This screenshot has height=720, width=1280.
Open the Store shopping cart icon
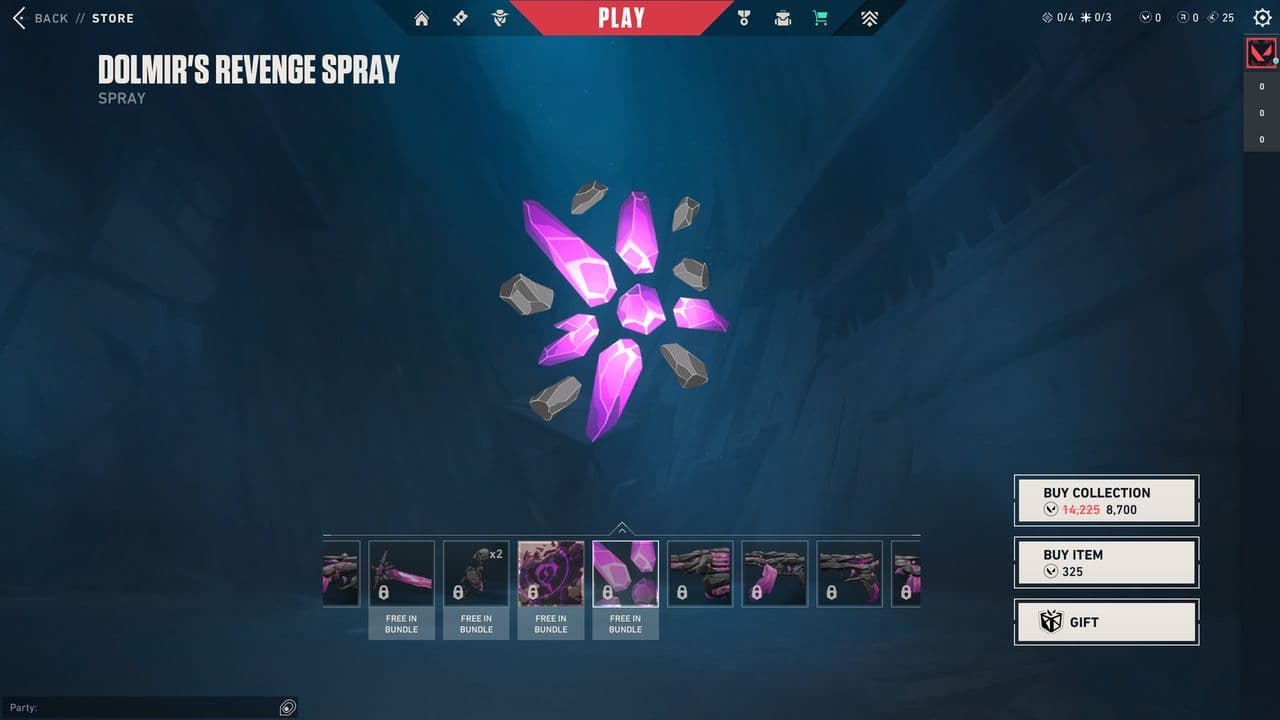coord(820,17)
